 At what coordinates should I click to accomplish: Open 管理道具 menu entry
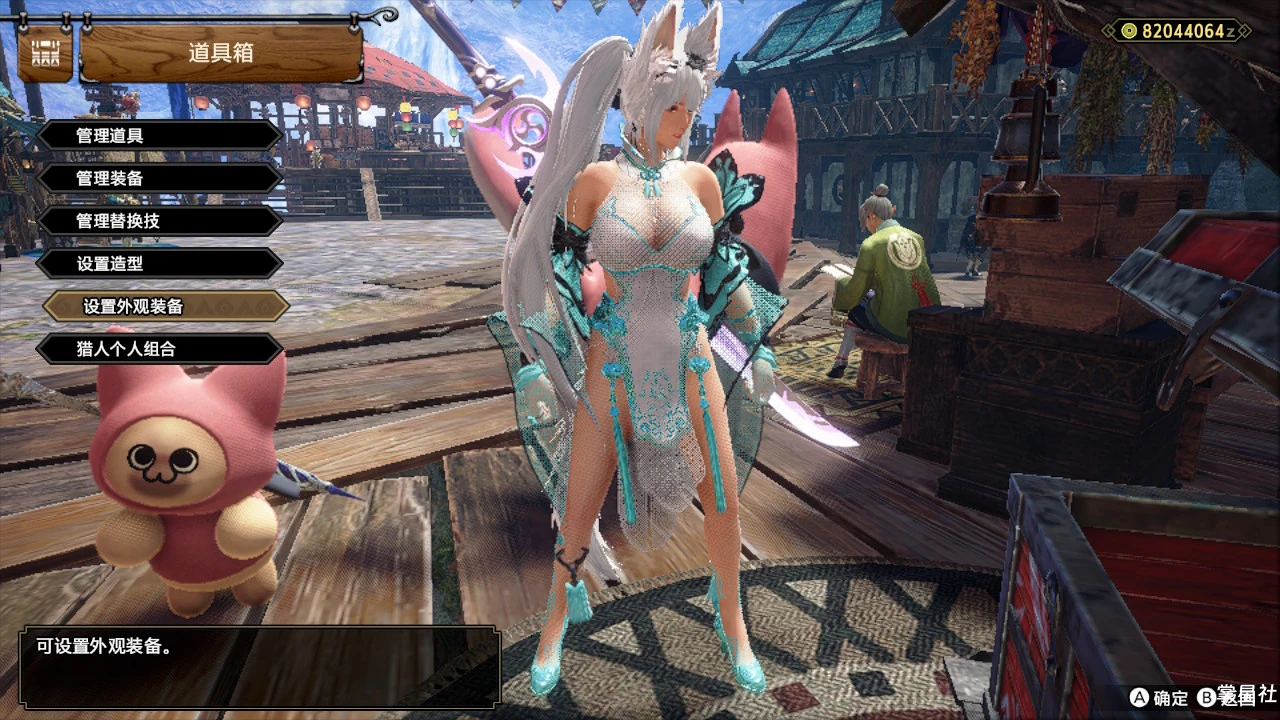tap(160, 135)
